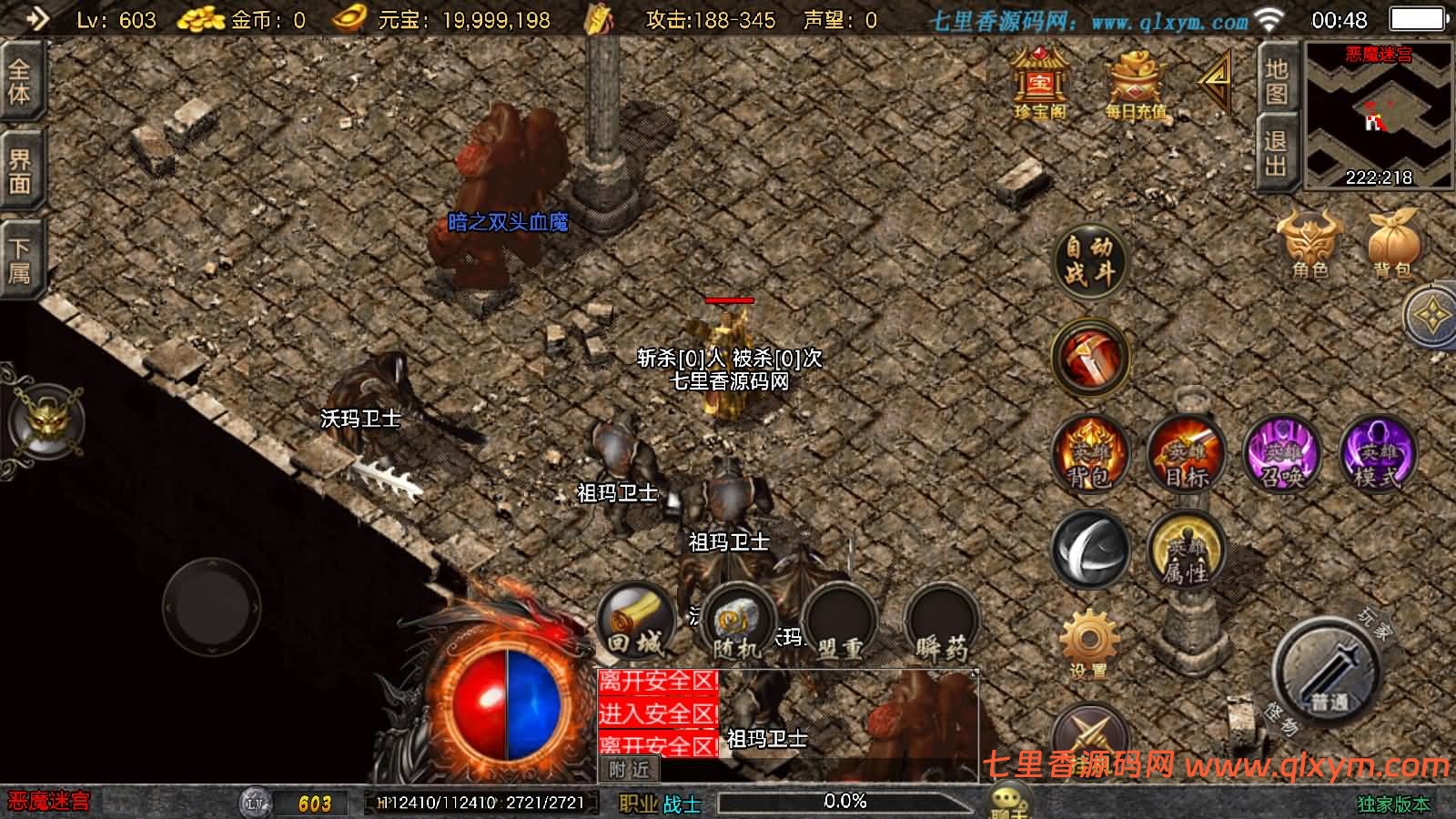Open the 珍宝阁 treasure pavilion

point(1042,86)
